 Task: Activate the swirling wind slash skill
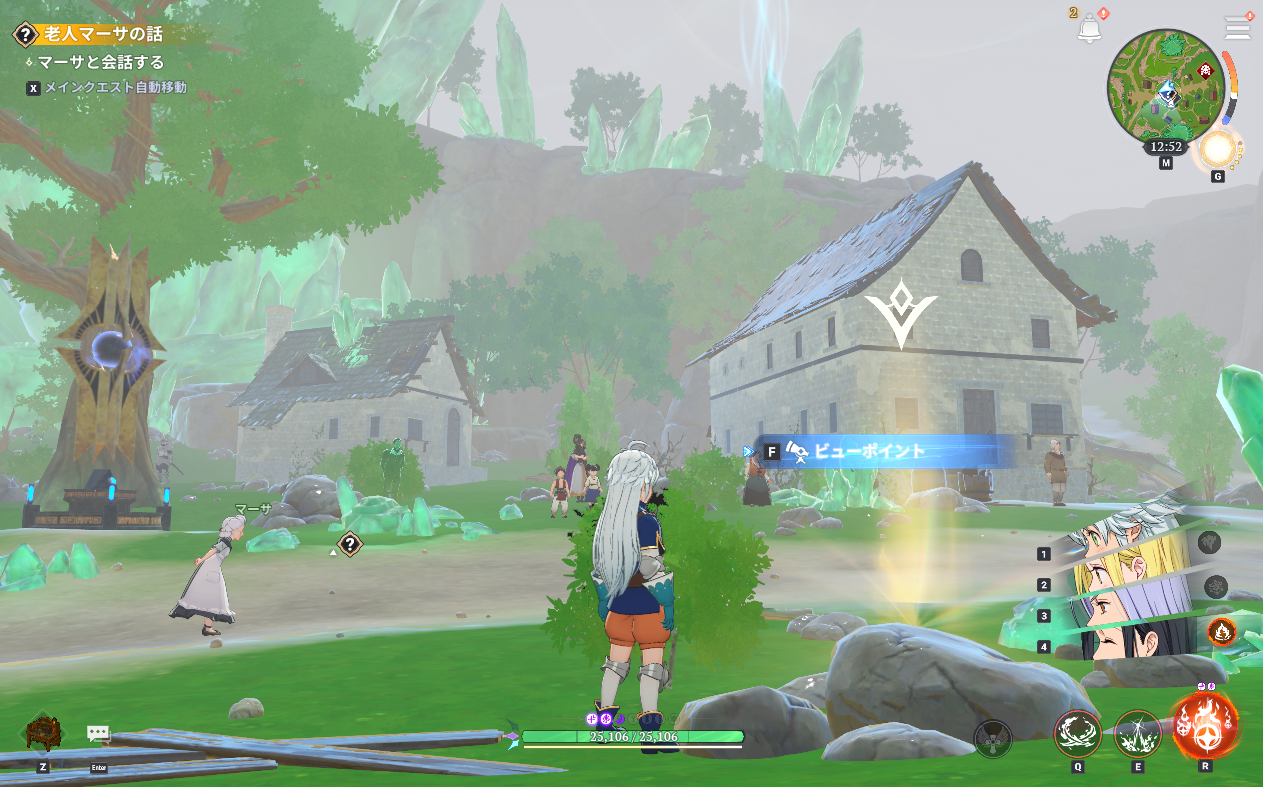pyautogui.click(x=1077, y=733)
